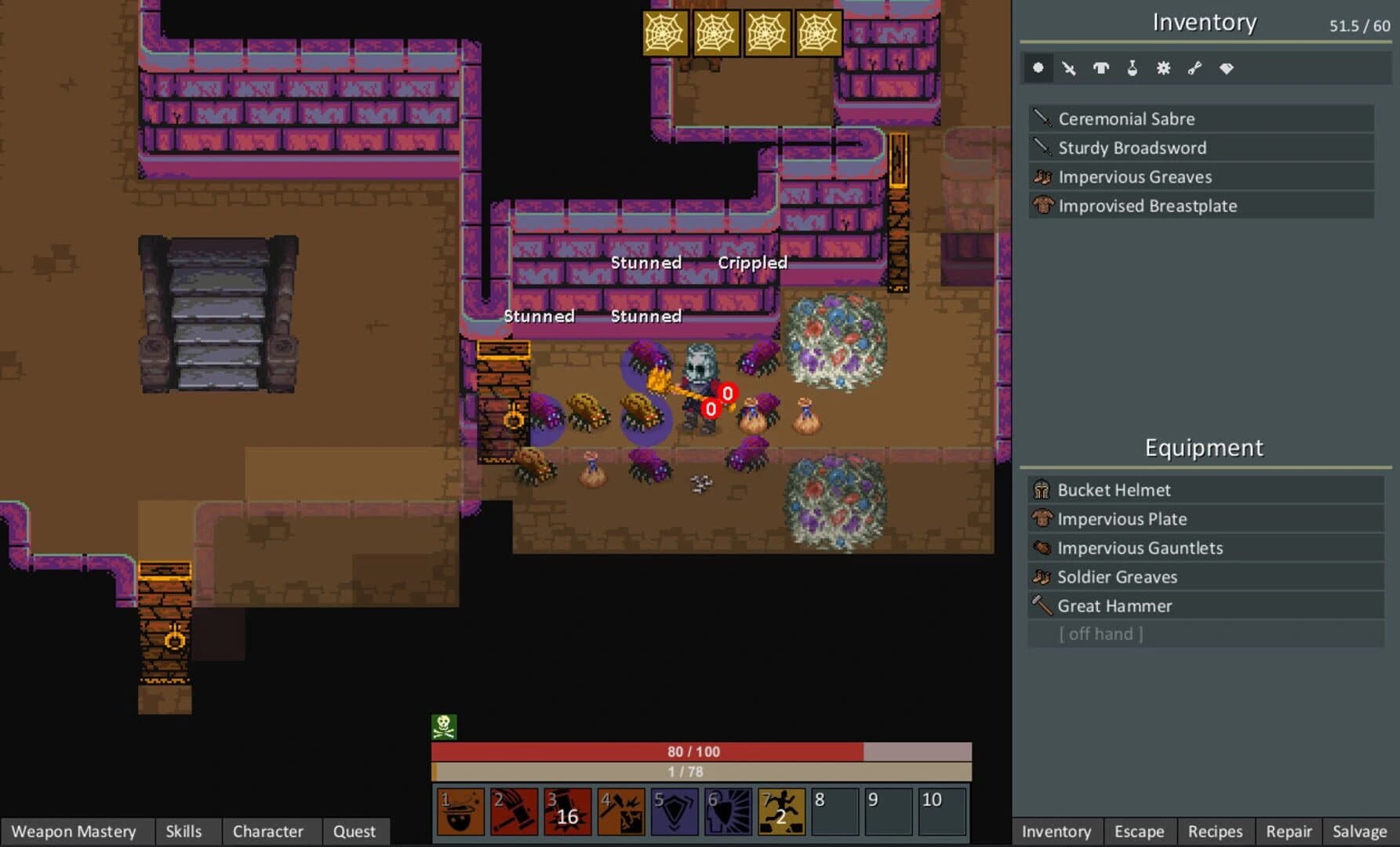Open the armor category filter

tap(1100, 68)
